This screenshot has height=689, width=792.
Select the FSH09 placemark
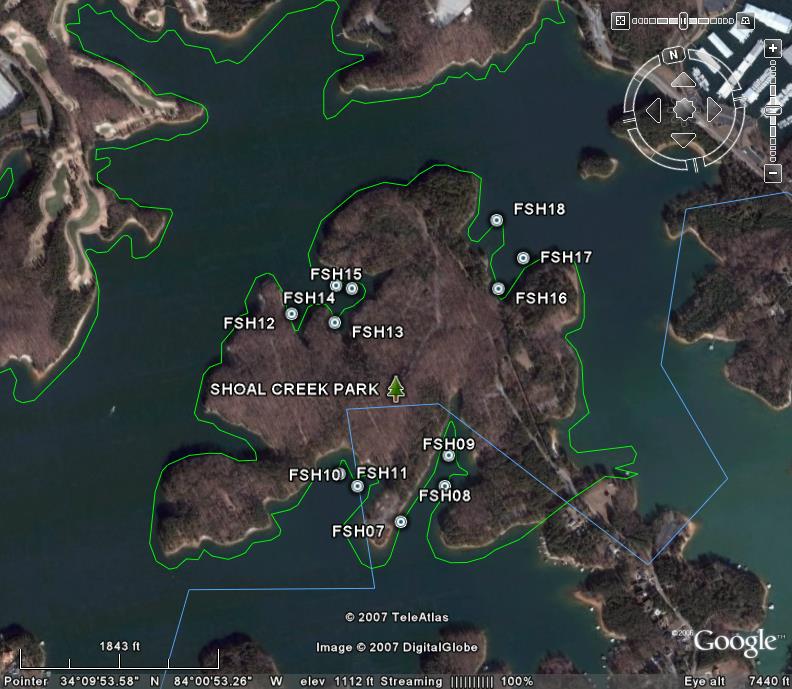point(449,456)
